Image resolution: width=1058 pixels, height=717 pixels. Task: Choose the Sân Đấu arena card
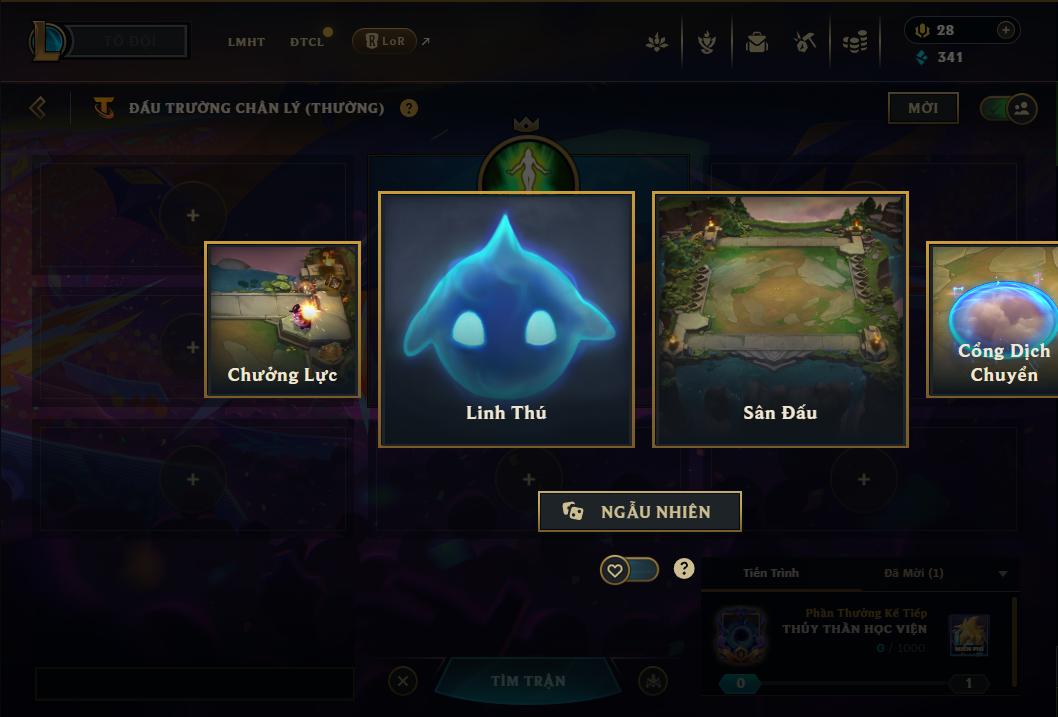[780, 319]
